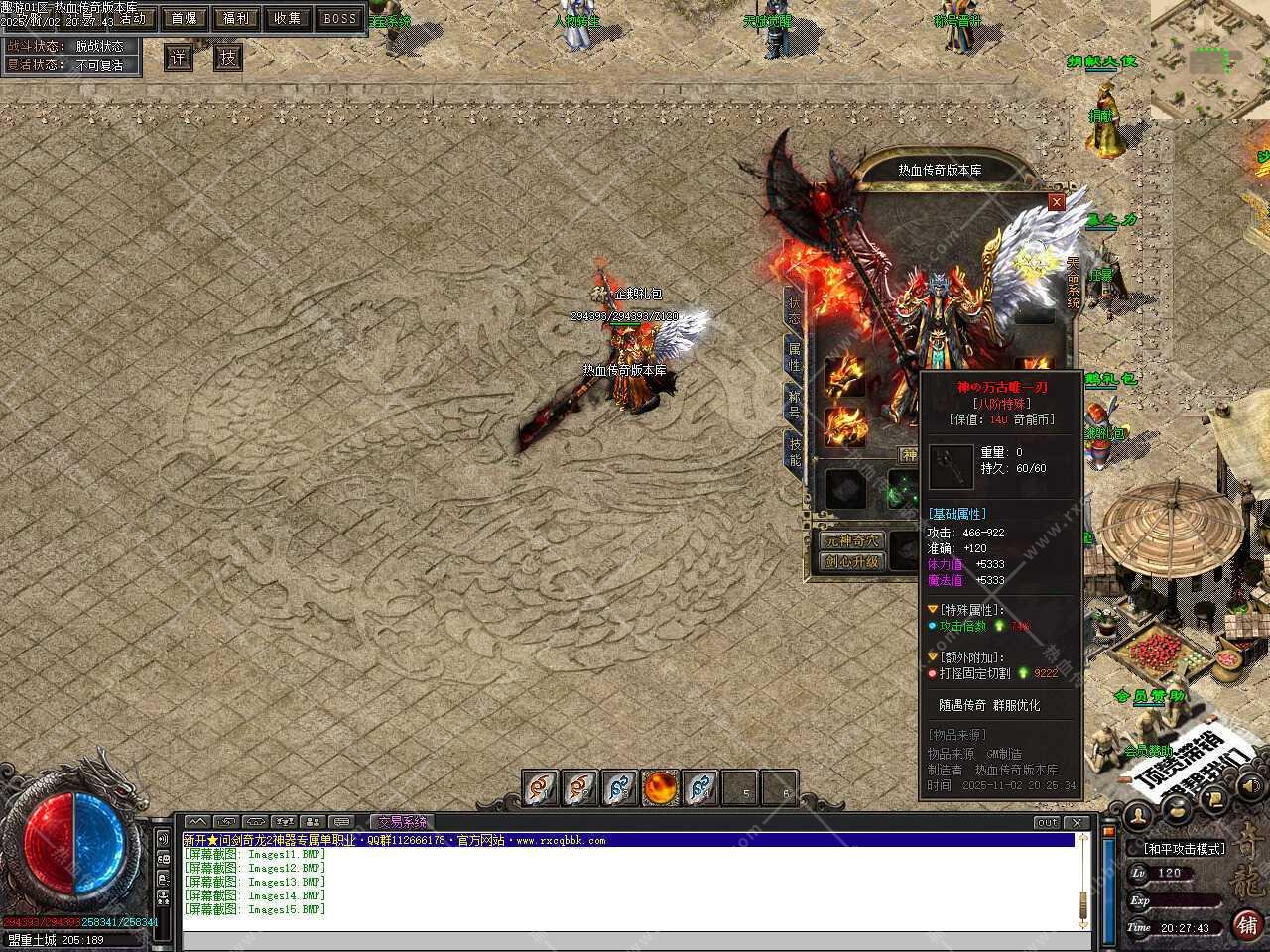Open the BOSS list button

pyautogui.click(x=340, y=18)
